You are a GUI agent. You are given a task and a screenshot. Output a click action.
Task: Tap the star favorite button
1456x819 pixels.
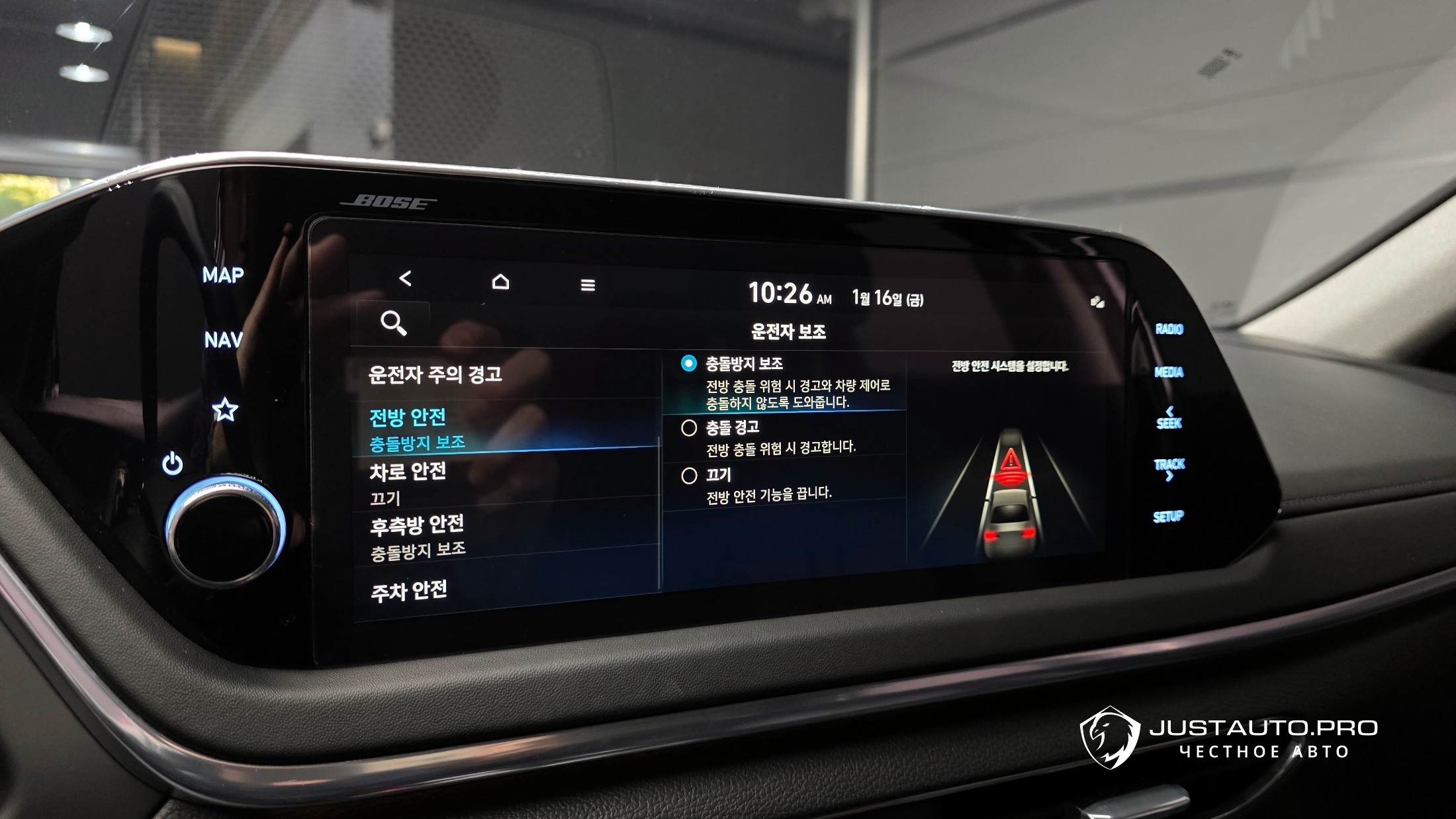point(225,410)
